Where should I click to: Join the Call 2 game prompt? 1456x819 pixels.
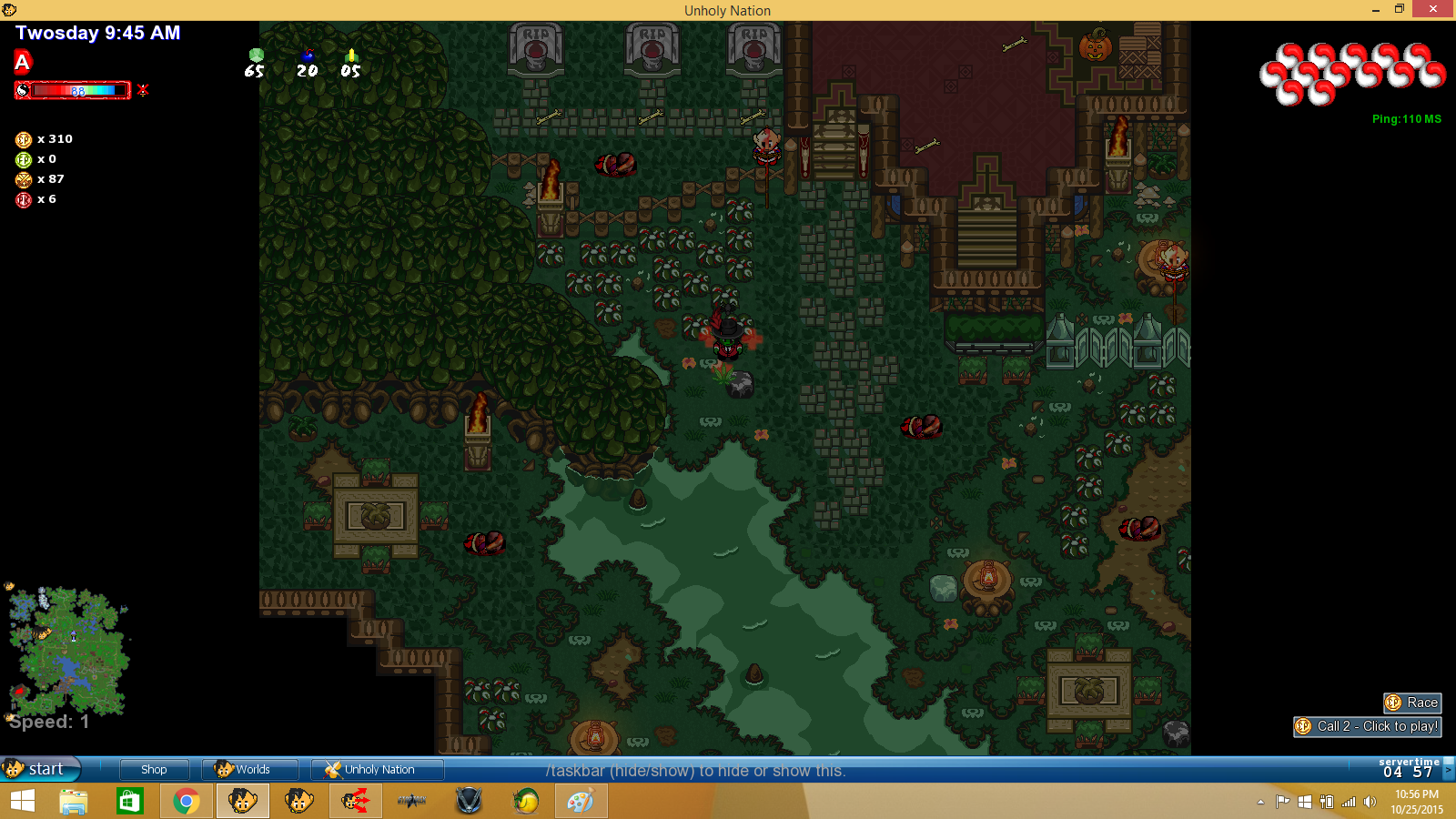pyautogui.click(x=1368, y=726)
